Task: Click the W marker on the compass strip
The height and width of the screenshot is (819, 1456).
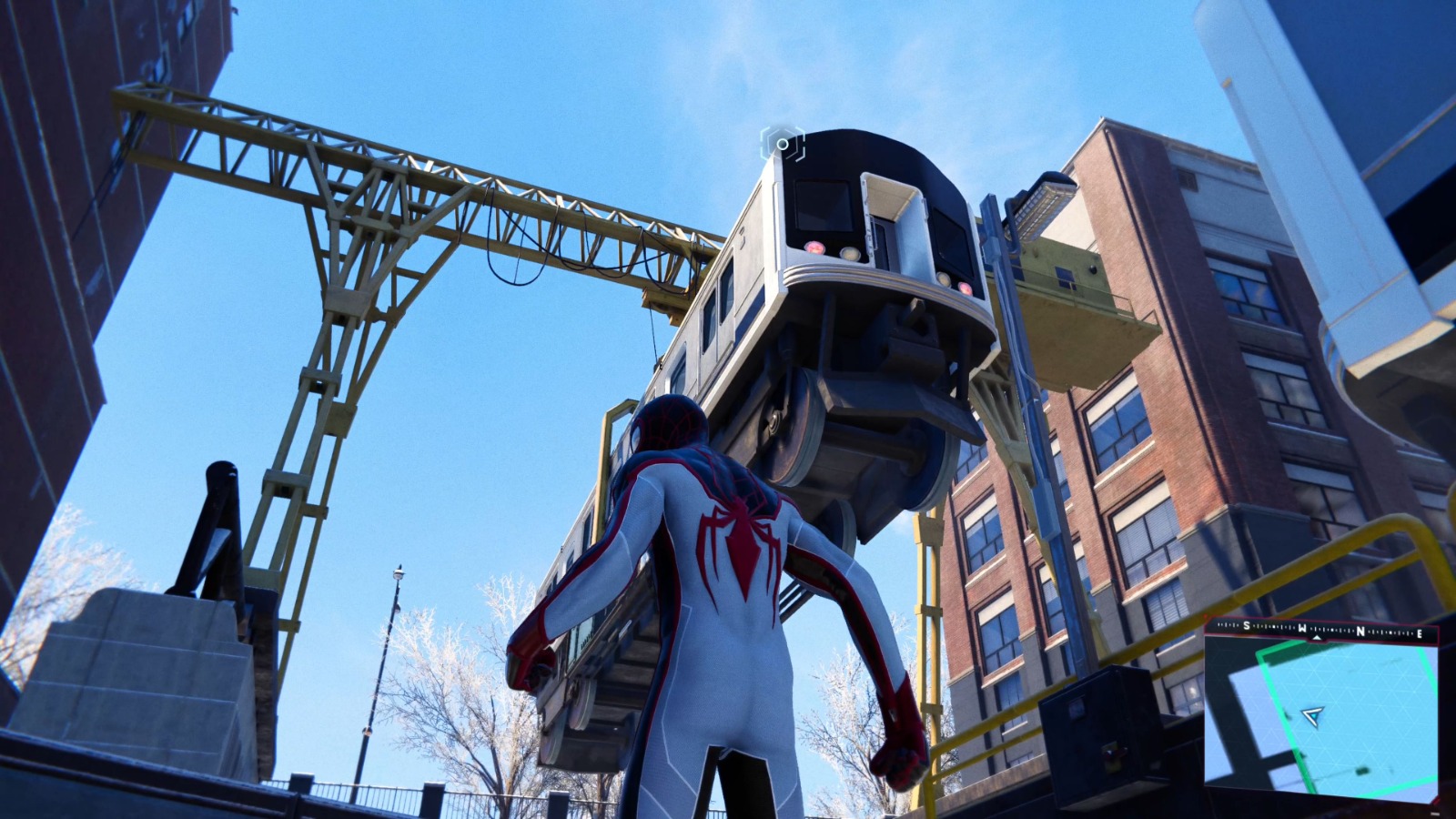Action: [x=1302, y=629]
